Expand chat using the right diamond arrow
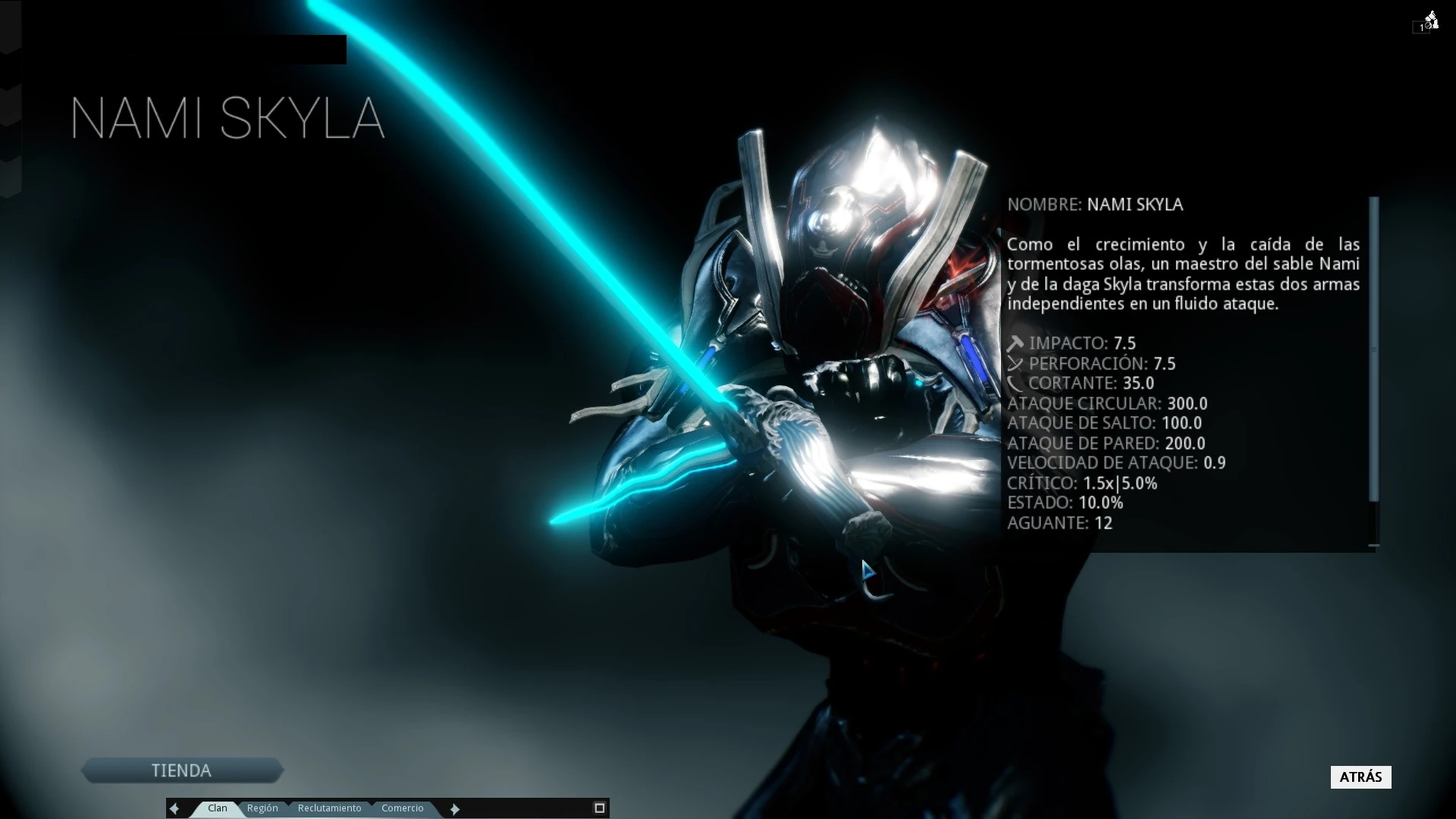Image resolution: width=1456 pixels, height=819 pixels. pyautogui.click(x=454, y=808)
